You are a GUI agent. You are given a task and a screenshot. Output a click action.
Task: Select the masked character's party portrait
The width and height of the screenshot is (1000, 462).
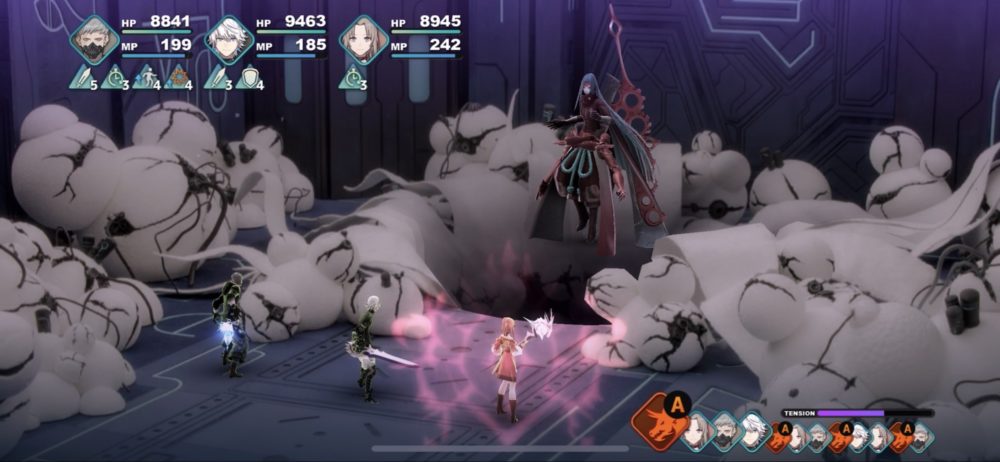click(95, 40)
